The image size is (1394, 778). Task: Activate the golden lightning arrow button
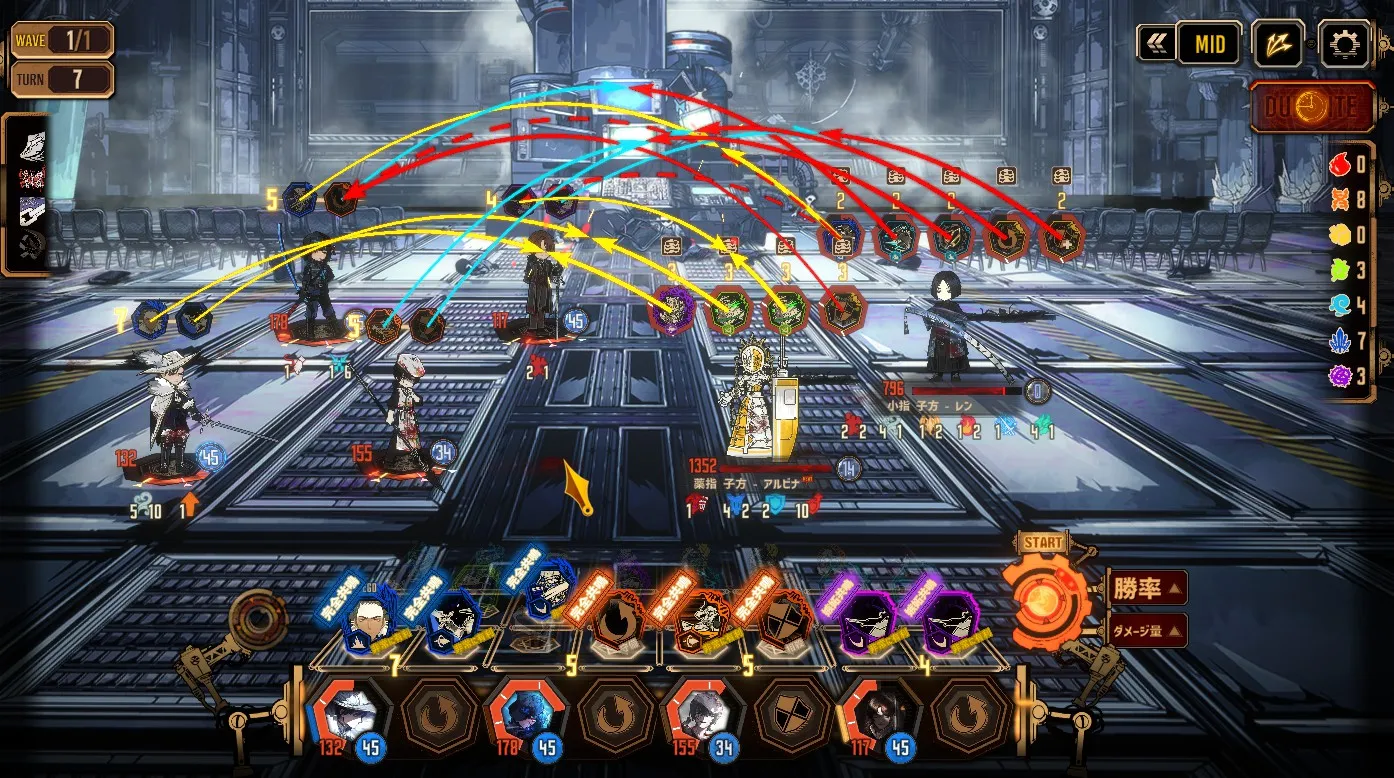click(x=1279, y=44)
